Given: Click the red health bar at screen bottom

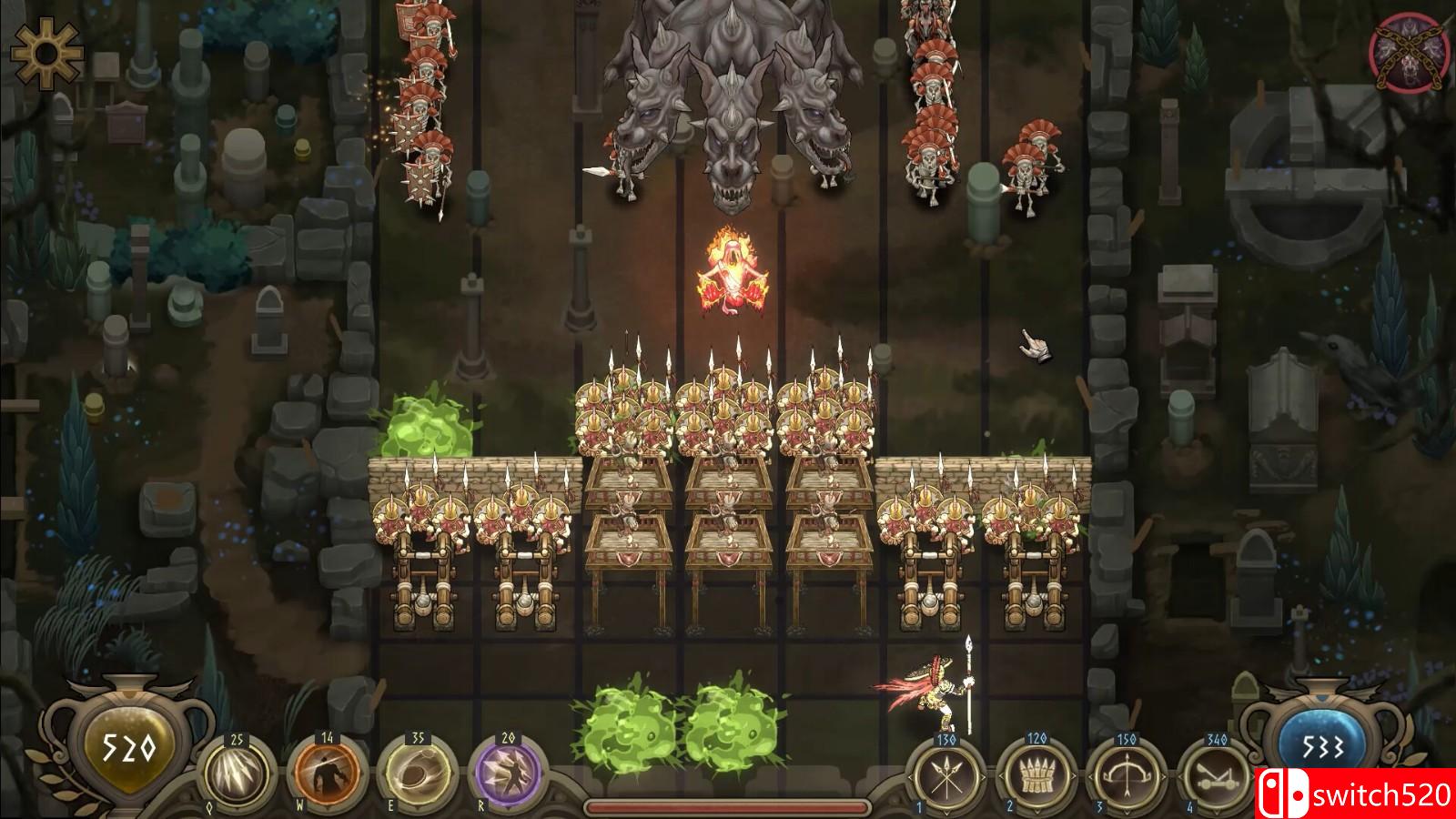Looking at the screenshot, I should click(728, 806).
